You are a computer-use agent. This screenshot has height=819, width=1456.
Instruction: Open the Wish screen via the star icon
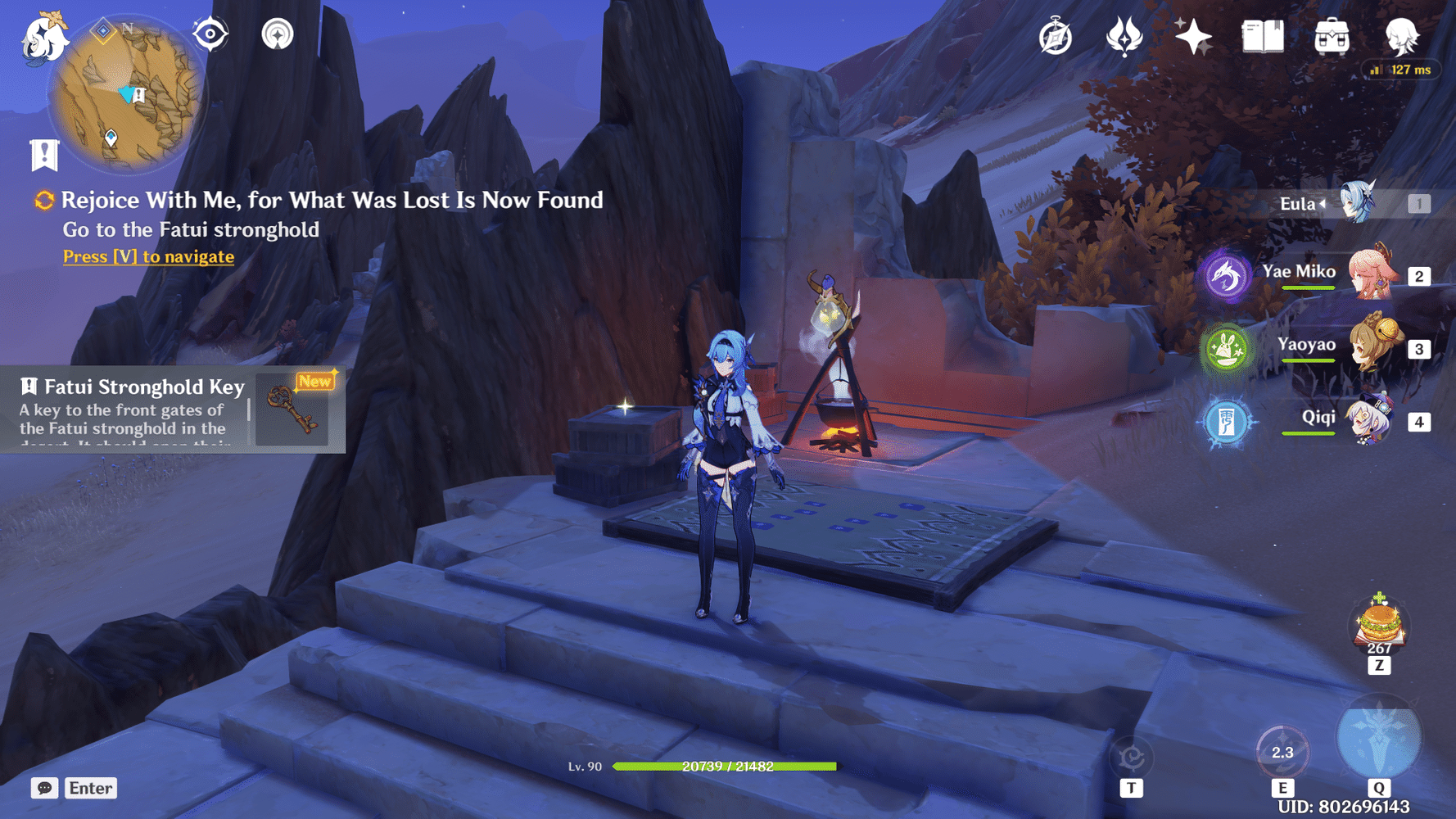[x=1194, y=36]
